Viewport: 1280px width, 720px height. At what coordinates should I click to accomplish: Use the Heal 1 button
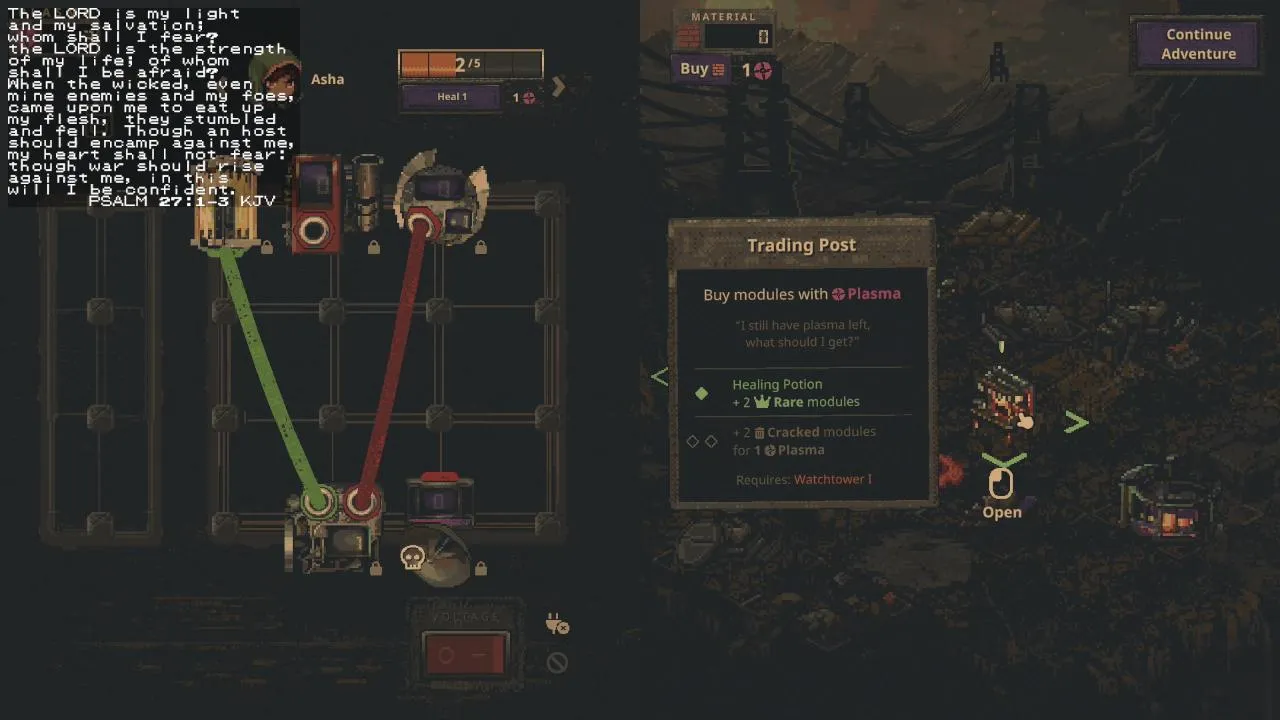coord(451,97)
